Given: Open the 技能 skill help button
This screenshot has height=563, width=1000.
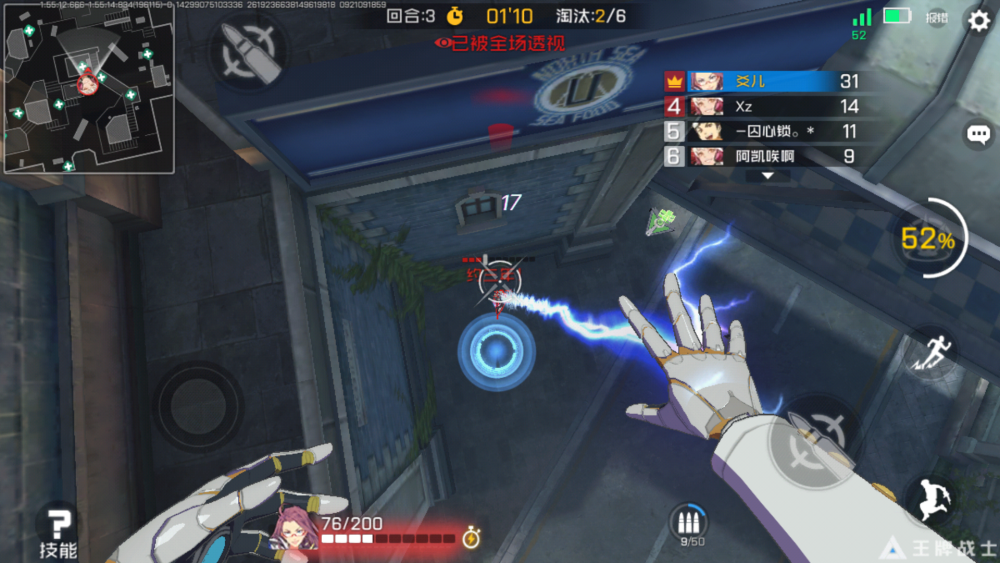Looking at the screenshot, I should click(58, 530).
